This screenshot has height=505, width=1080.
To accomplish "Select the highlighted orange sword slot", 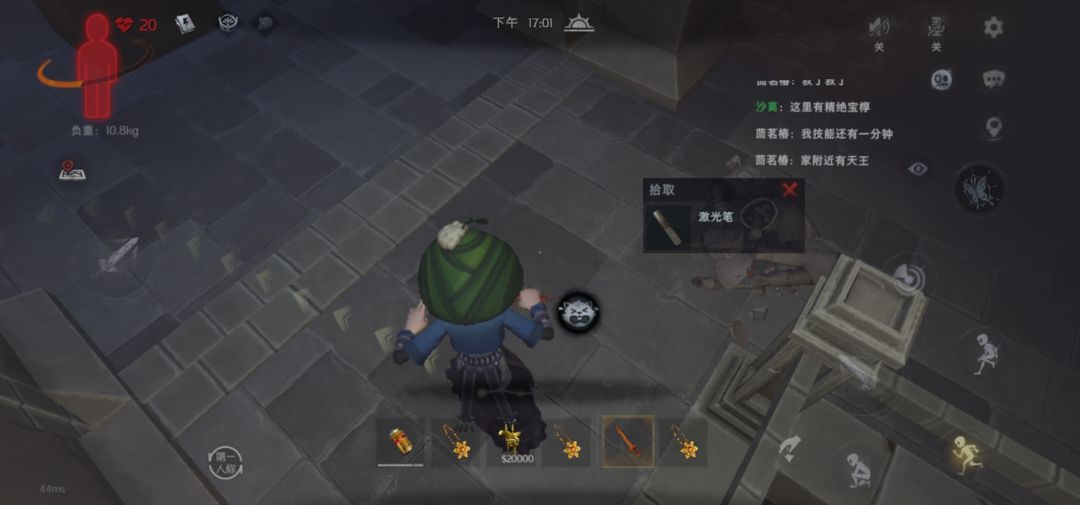I will point(628,441).
